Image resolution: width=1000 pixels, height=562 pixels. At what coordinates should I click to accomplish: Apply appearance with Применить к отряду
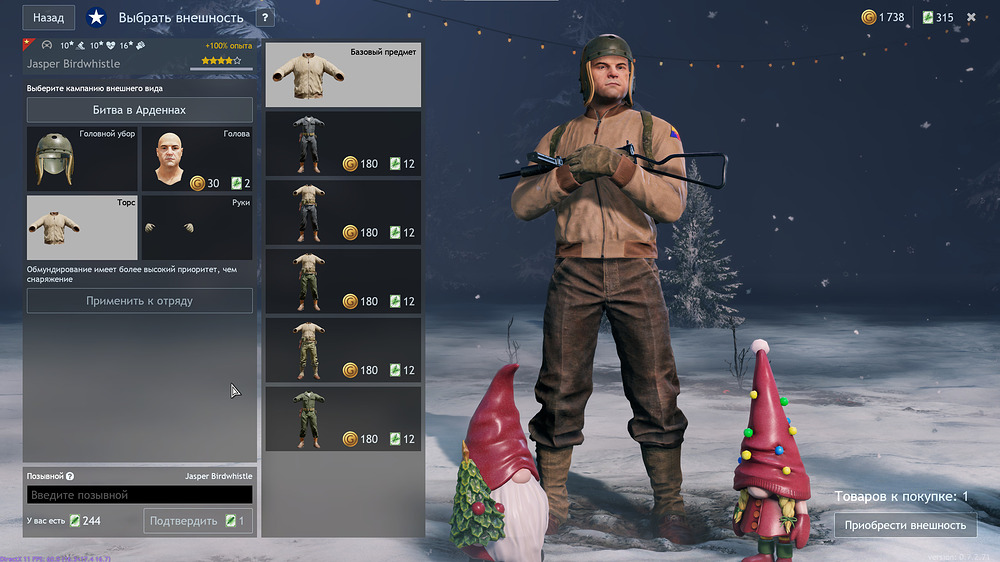pyautogui.click(x=139, y=301)
